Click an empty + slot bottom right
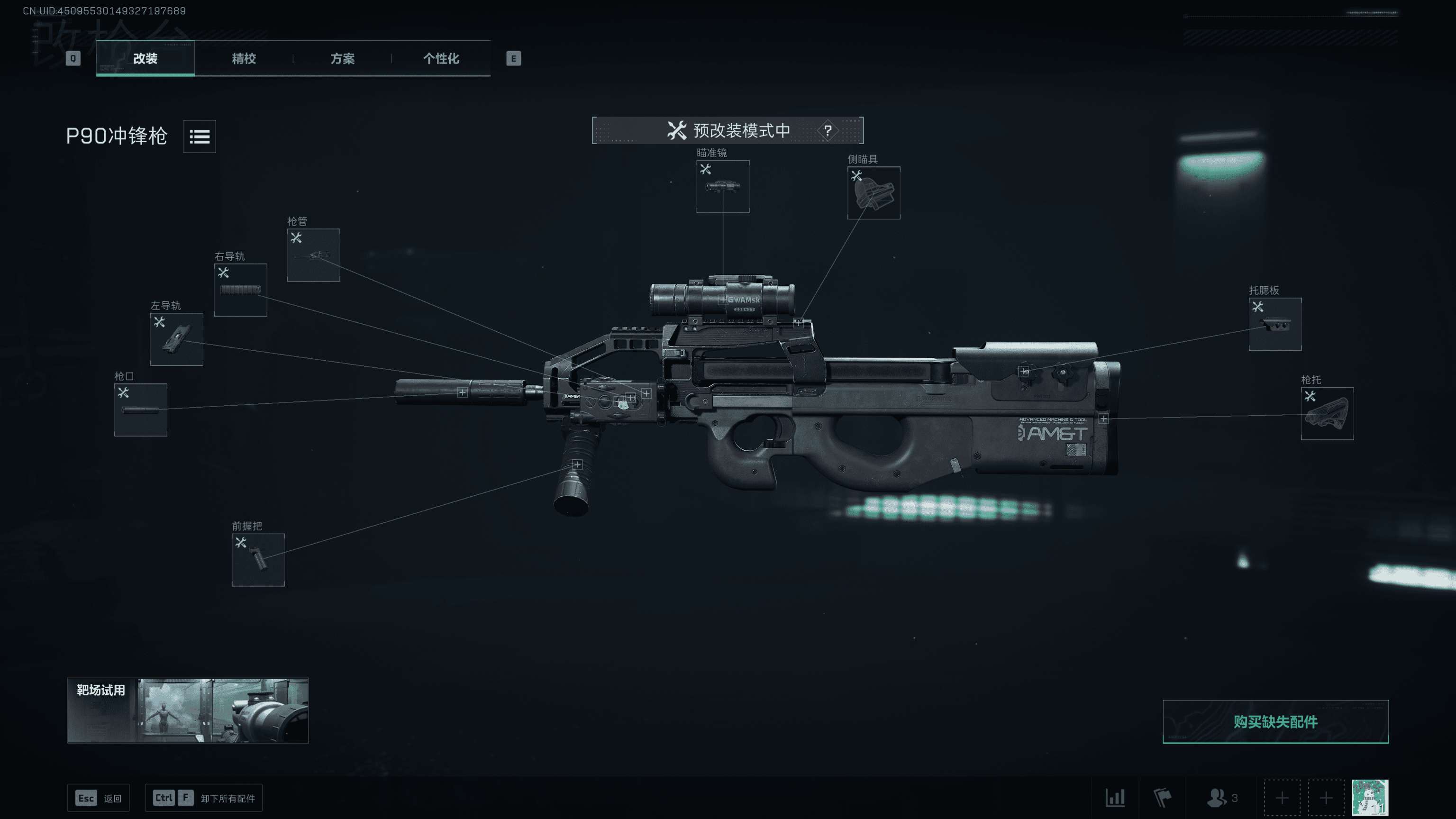The image size is (1456, 819). (1282, 798)
